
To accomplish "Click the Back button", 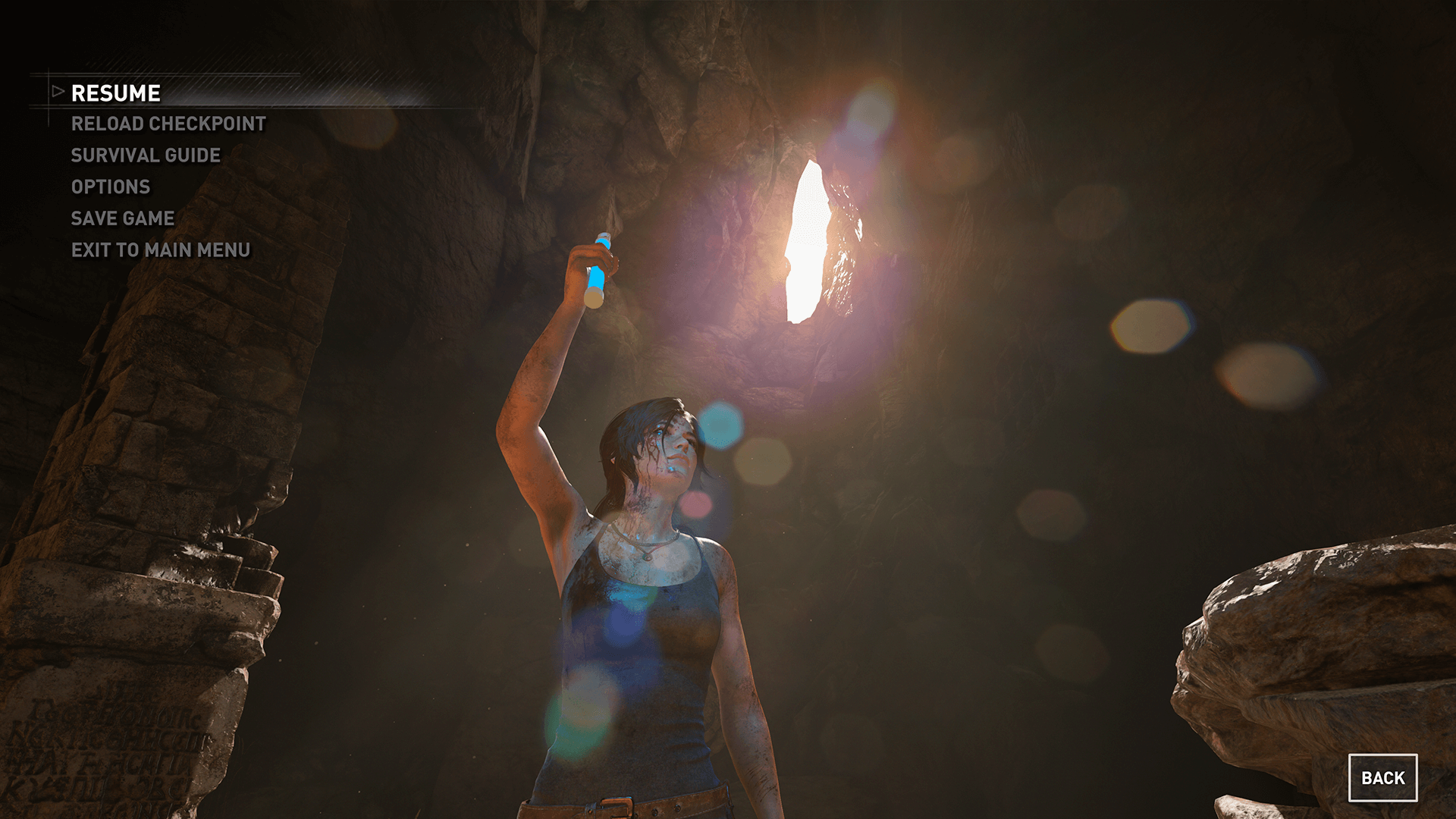I will (x=1382, y=778).
